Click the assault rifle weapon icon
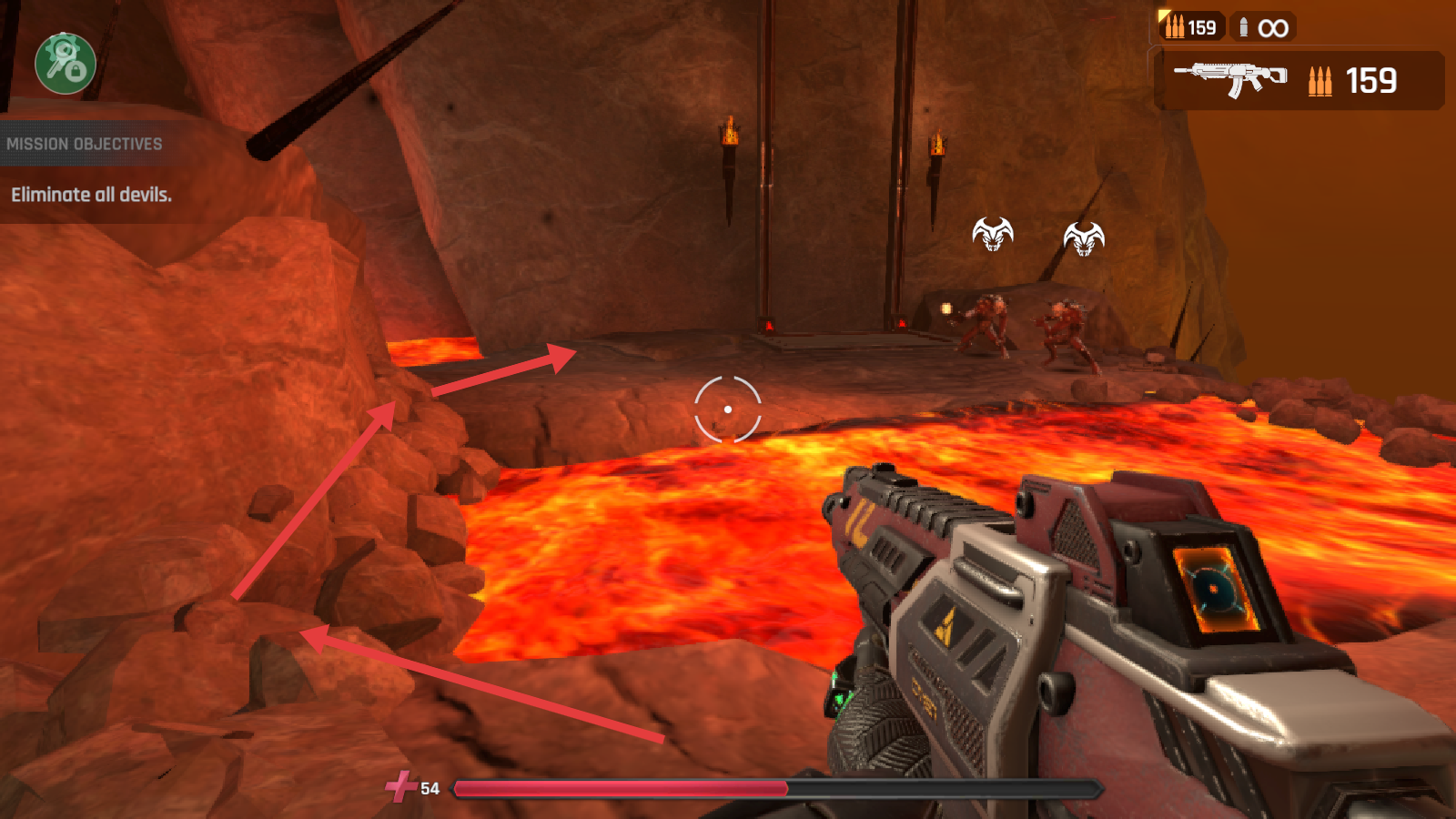The height and width of the screenshot is (819, 1456). pos(1231,78)
